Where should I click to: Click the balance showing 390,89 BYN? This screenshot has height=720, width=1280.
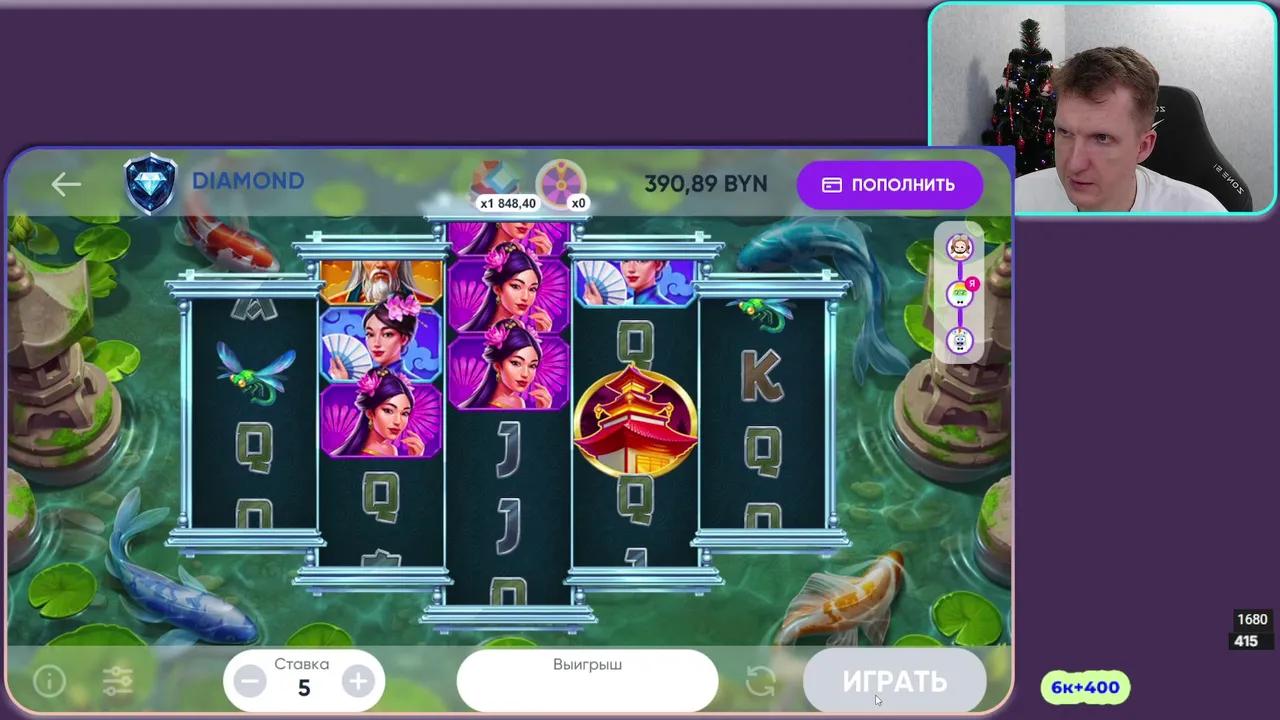[706, 184]
